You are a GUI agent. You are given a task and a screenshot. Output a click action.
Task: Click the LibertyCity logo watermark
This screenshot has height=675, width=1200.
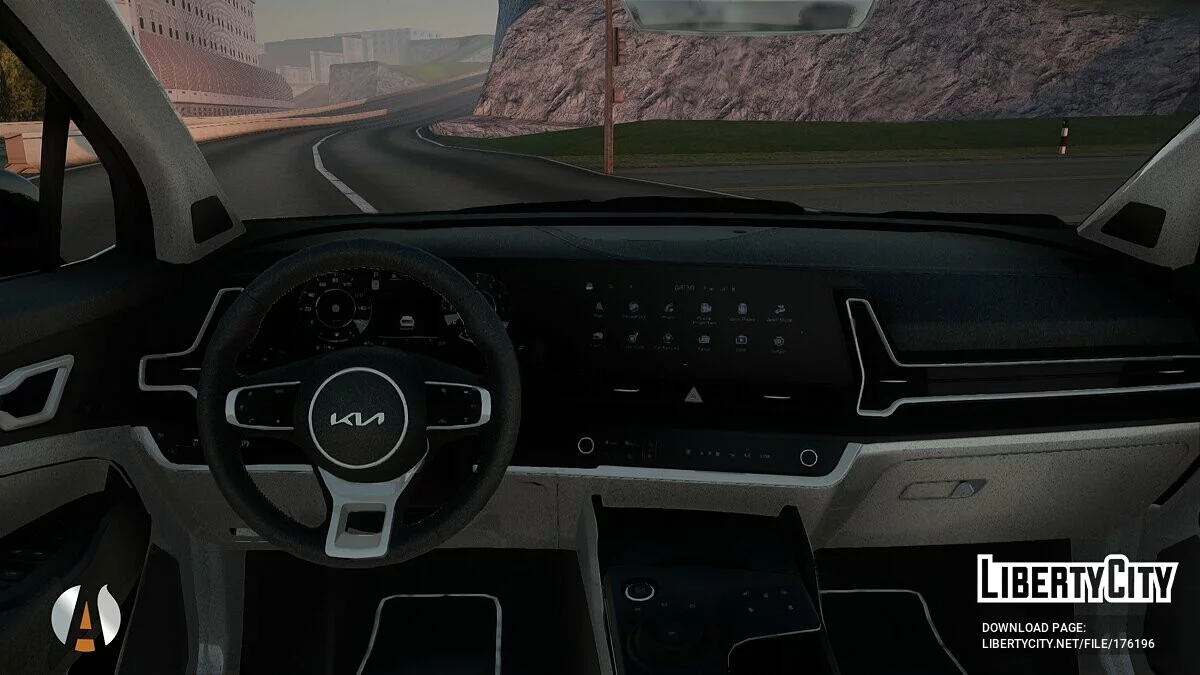tap(1076, 579)
